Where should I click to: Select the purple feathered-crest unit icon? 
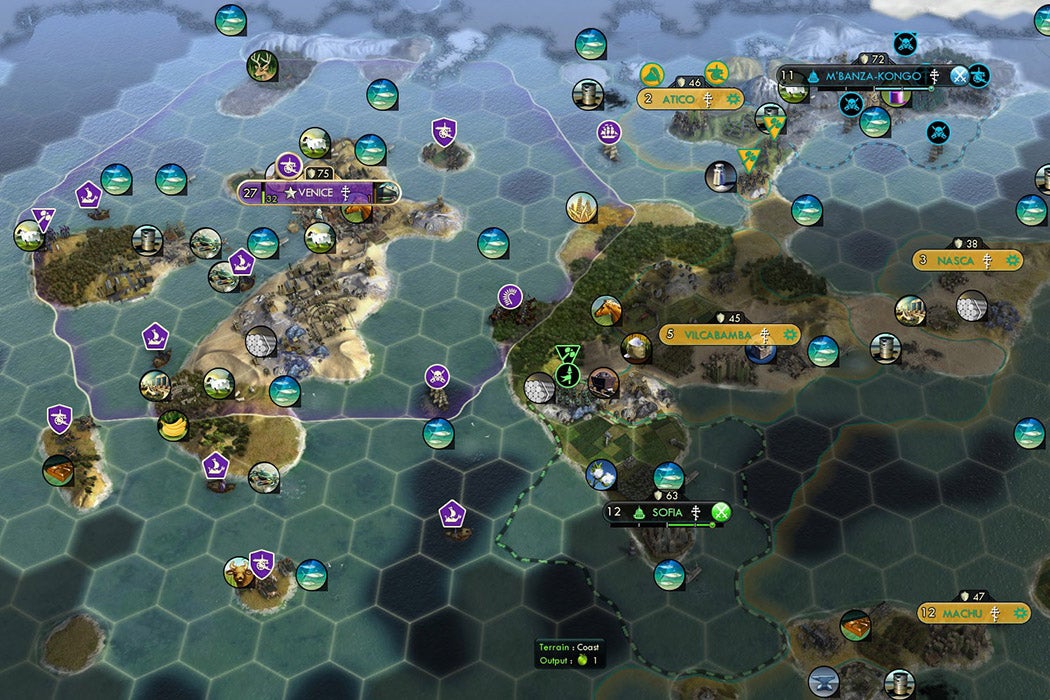(x=510, y=297)
